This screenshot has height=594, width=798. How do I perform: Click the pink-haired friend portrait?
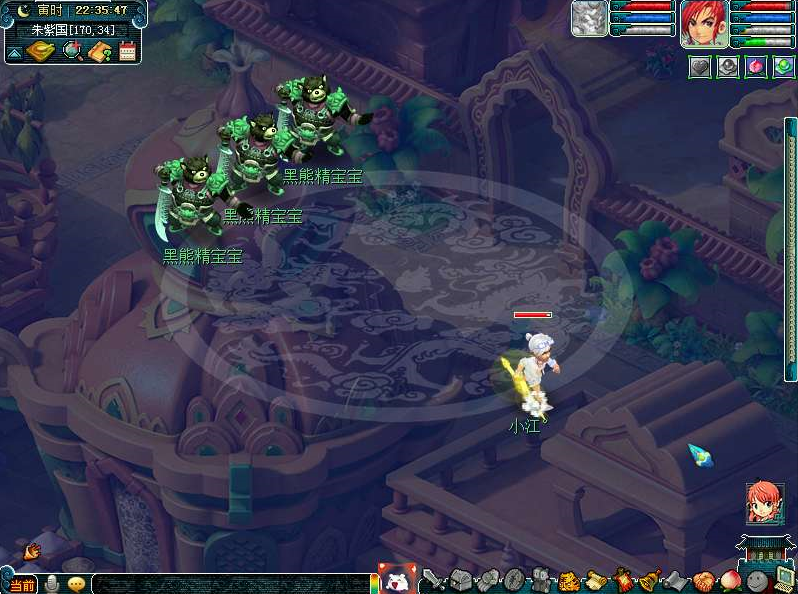pyautogui.click(x=764, y=502)
